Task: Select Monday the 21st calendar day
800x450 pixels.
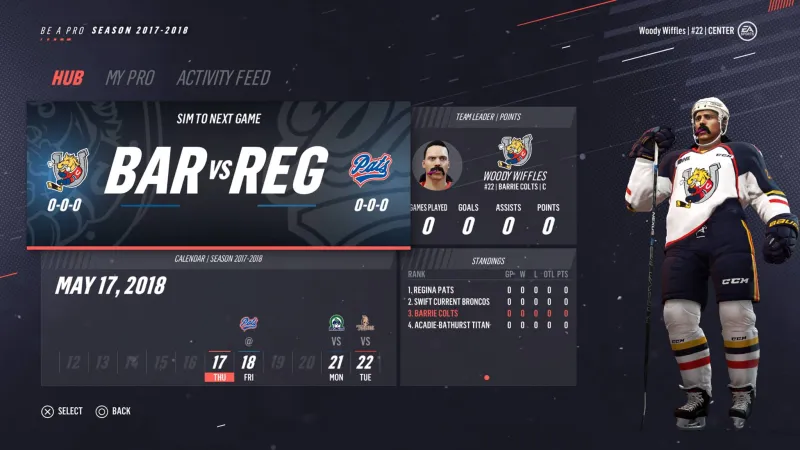Action: (x=337, y=366)
